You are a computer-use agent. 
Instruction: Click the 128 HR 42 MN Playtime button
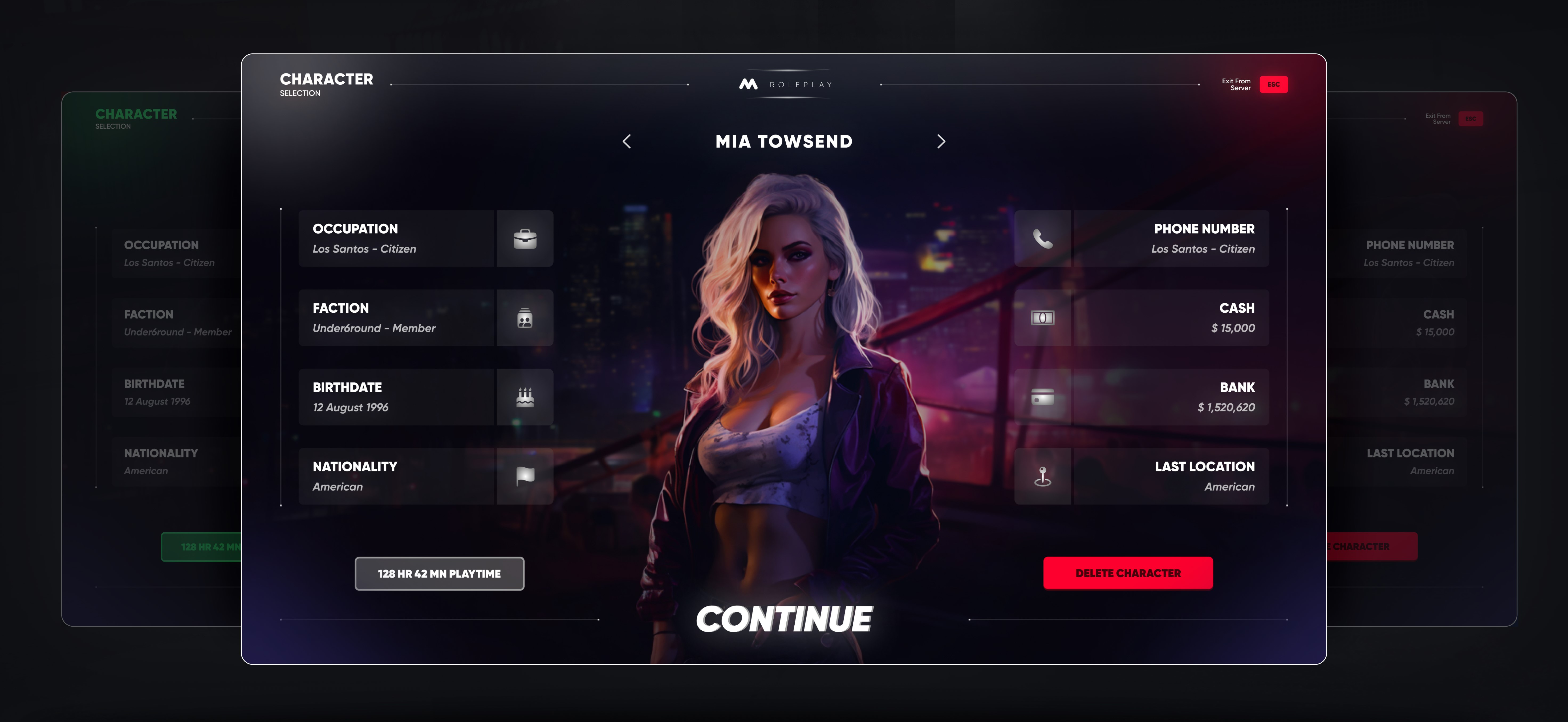click(439, 573)
